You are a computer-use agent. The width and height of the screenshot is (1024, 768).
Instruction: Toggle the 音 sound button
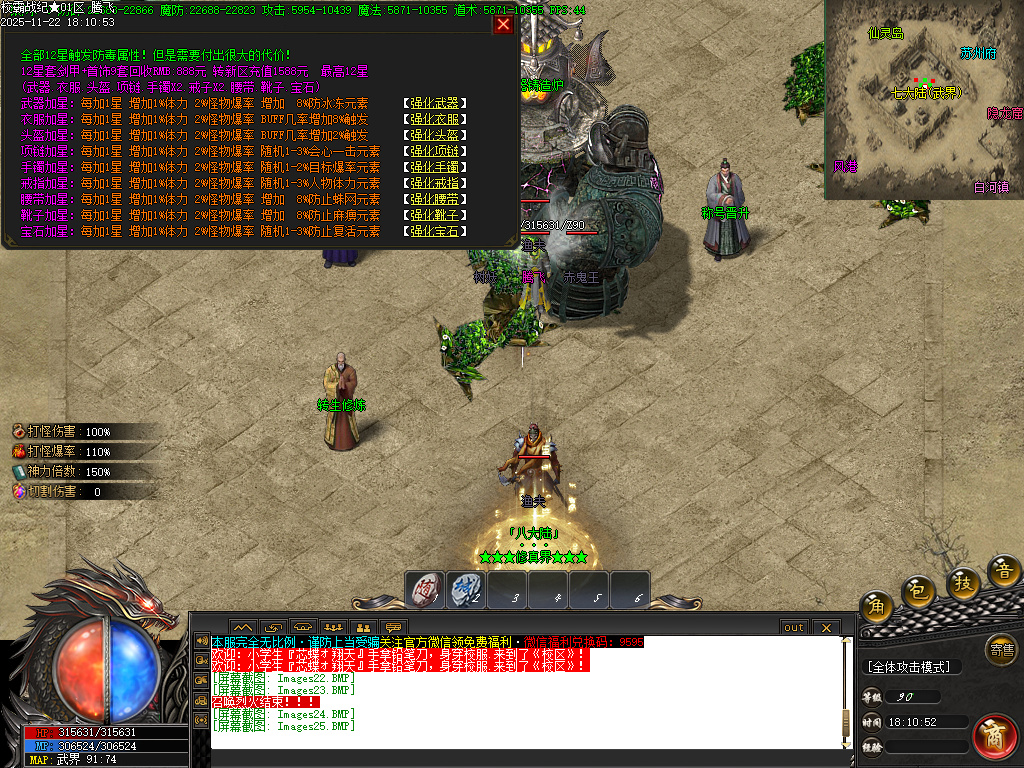tap(1004, 571)
